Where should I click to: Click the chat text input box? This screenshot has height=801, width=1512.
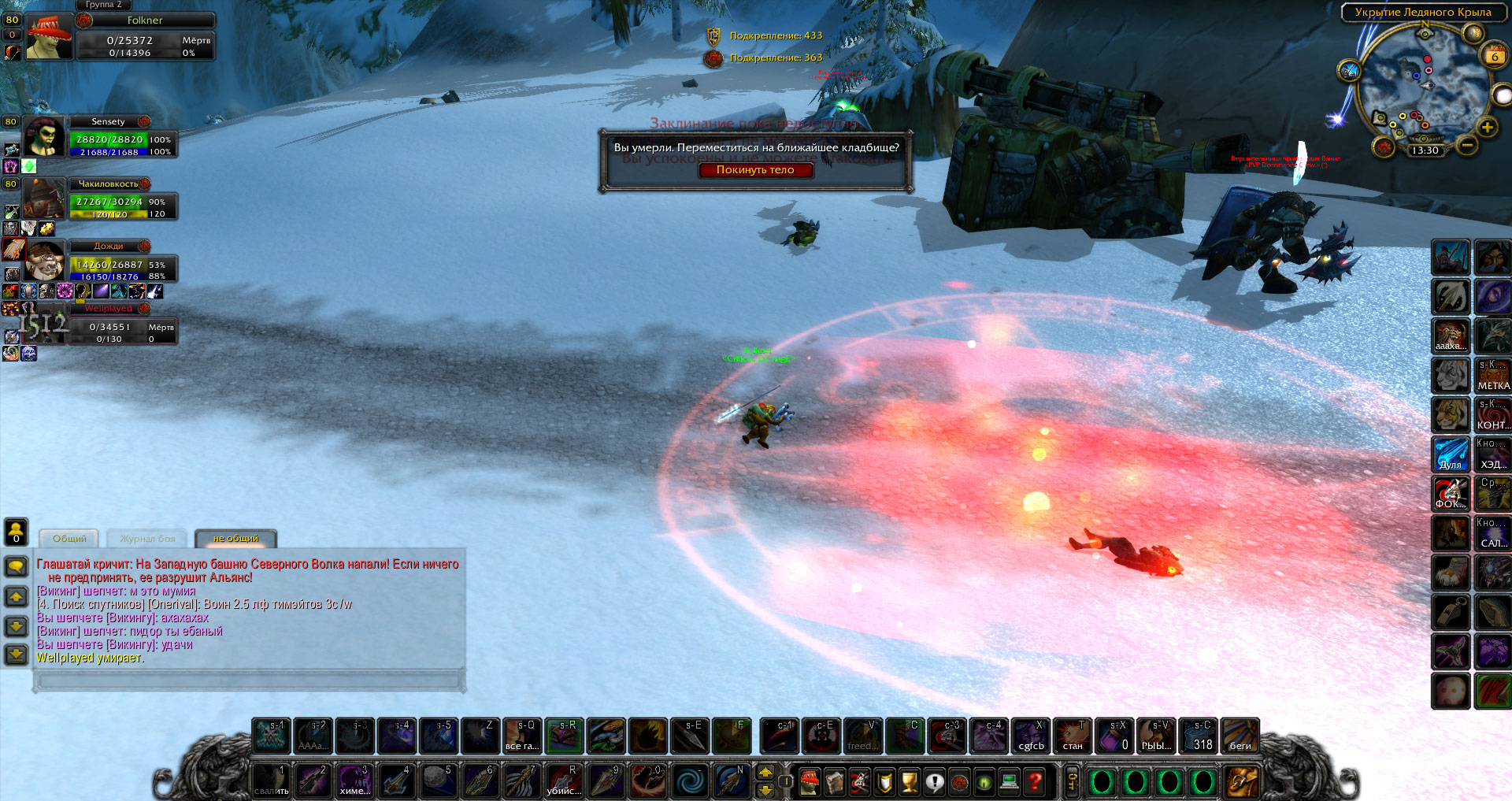coord(248,680)
